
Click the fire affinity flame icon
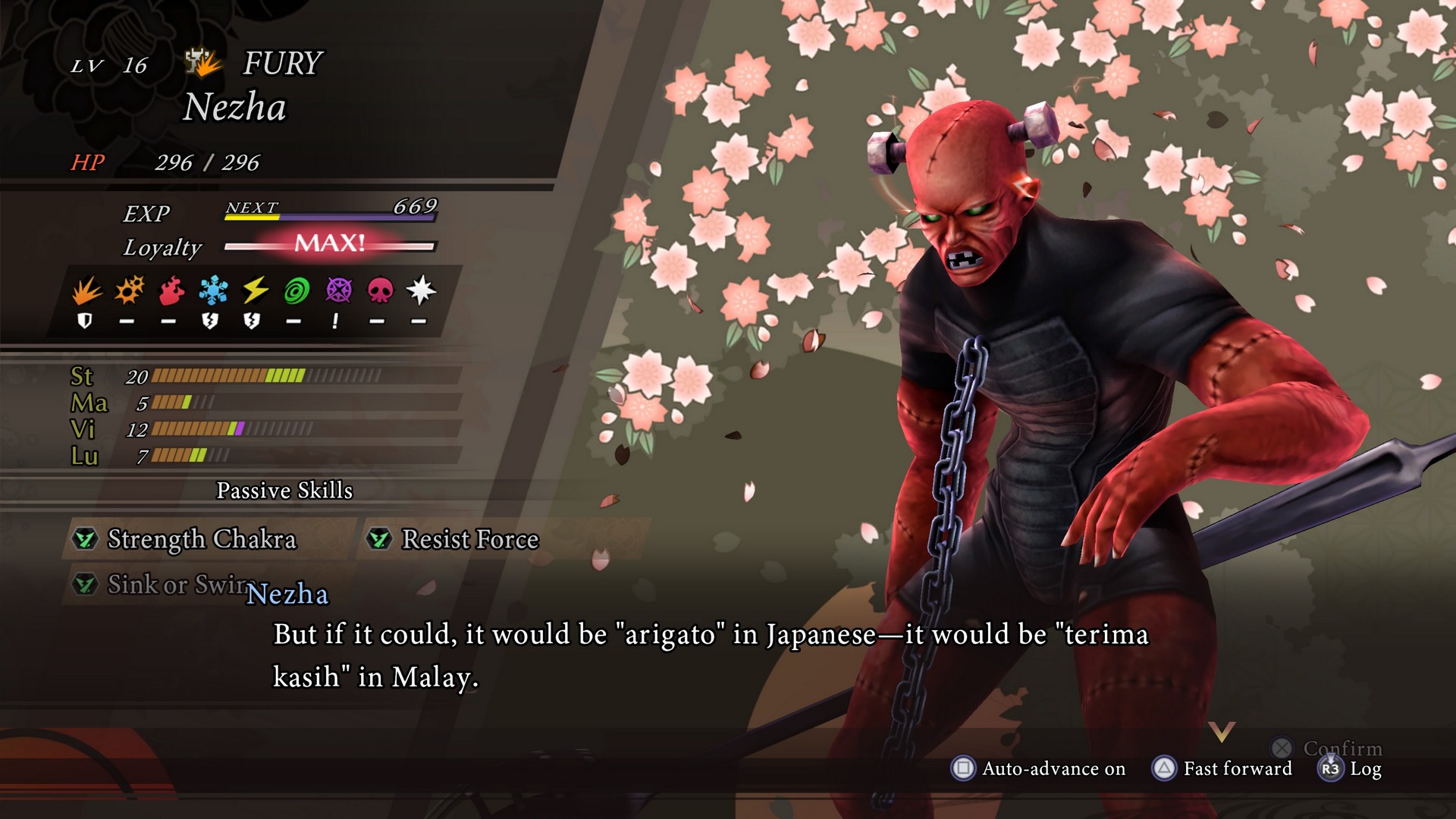171,290
